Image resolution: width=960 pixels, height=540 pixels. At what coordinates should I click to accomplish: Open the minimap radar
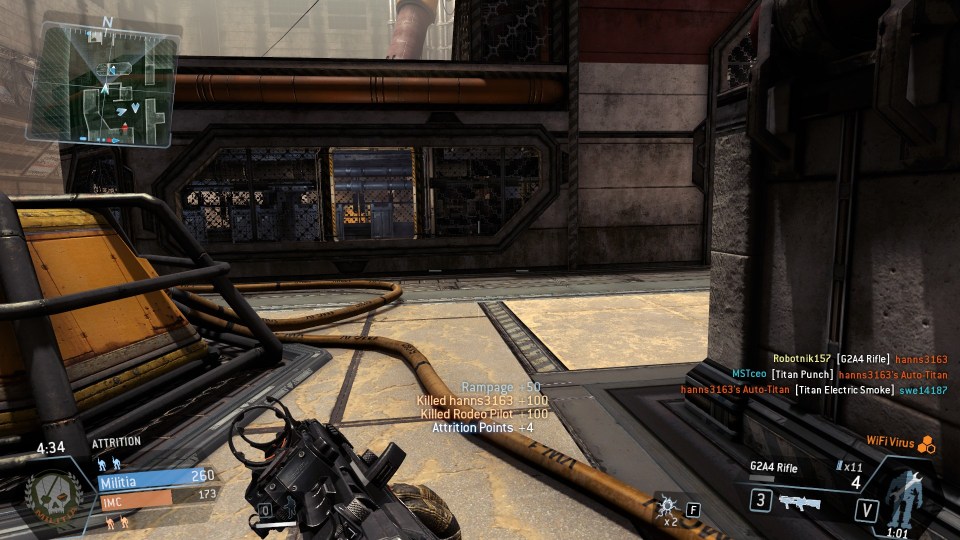(x=103, y=83)
